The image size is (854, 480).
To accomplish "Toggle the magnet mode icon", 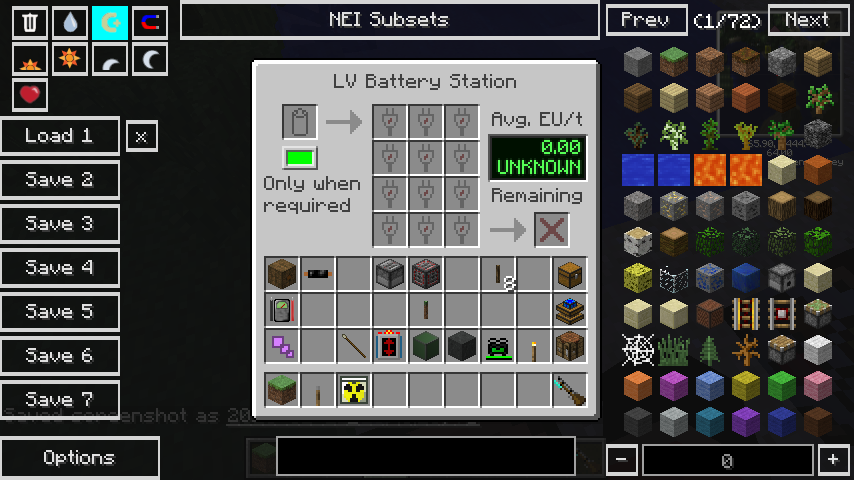I will point(149,23).
